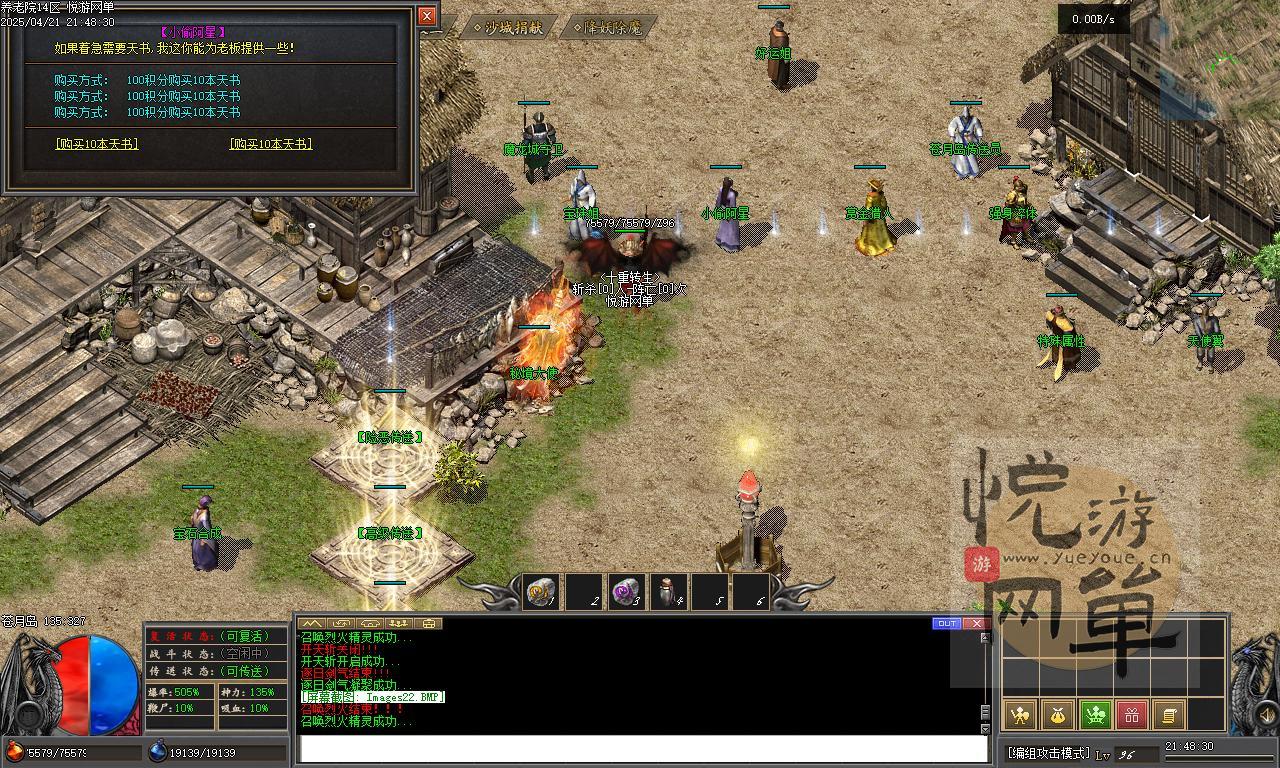Viewport: 1280px width, 768px height.
Task: Open the red gift box button
Action: 1132,714
